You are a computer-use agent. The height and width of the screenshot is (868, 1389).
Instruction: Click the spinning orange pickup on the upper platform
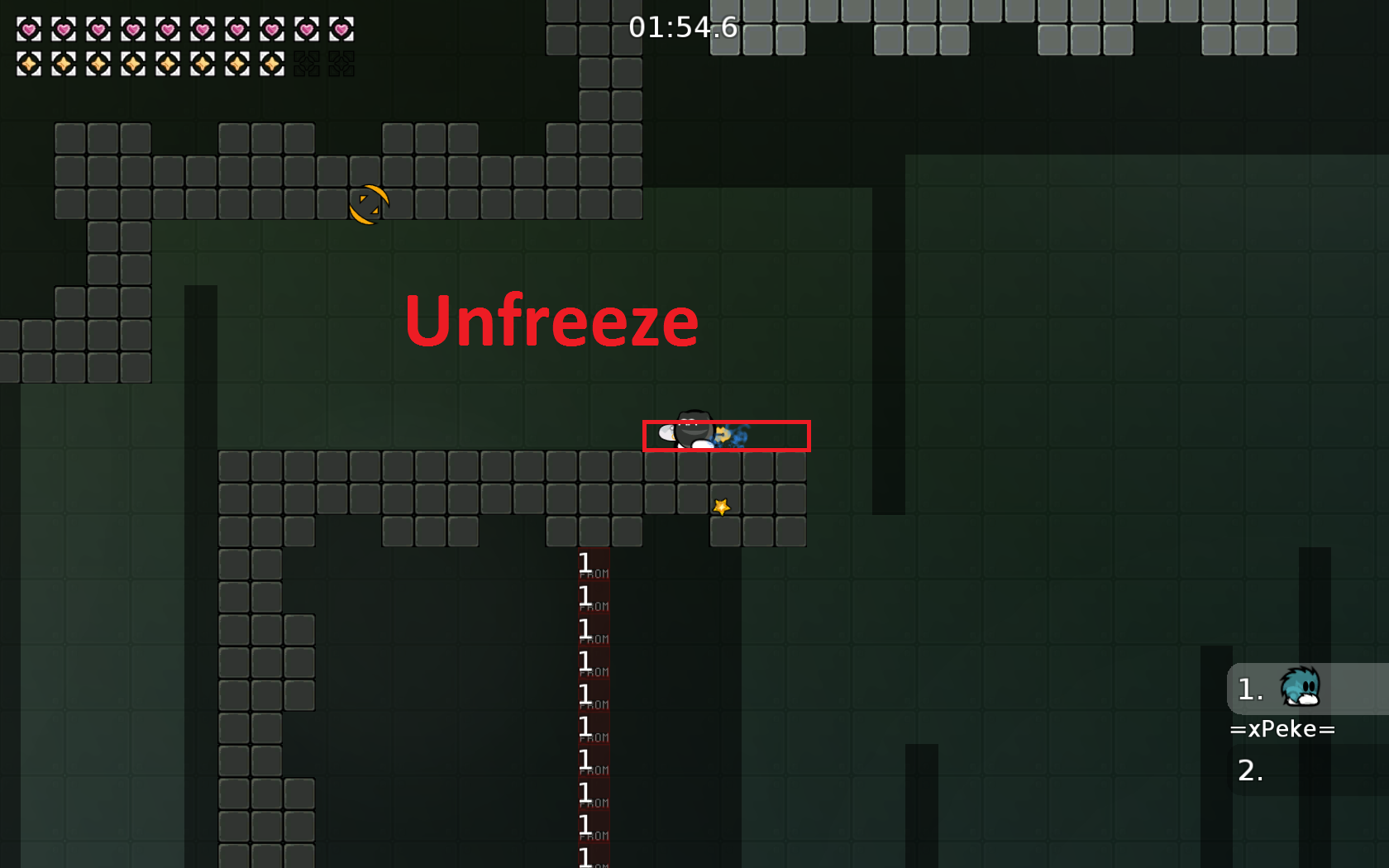pyautogui.click(x=369, y=204)
